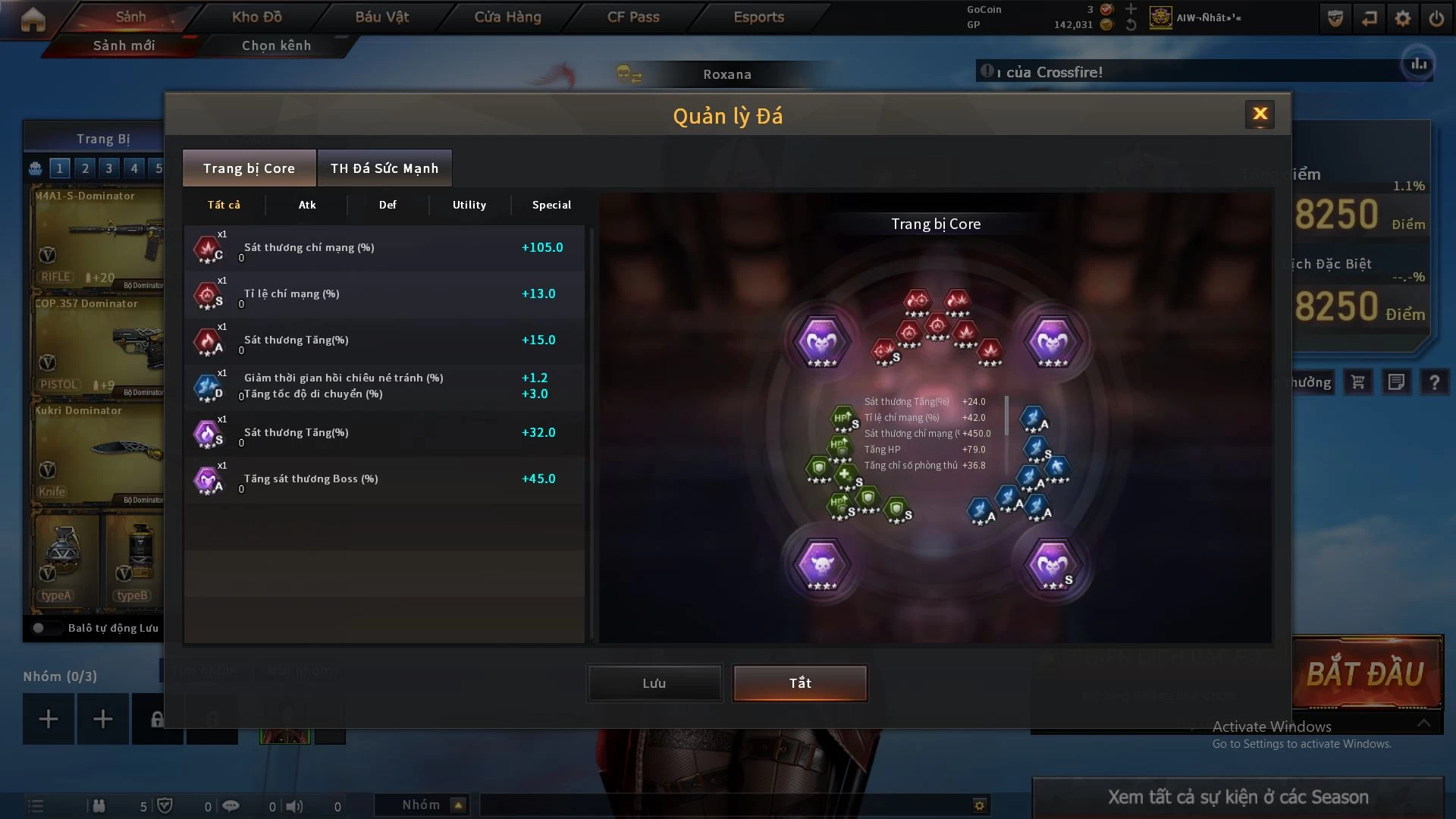
Task: Show Special cores
Action: (551, 205)
